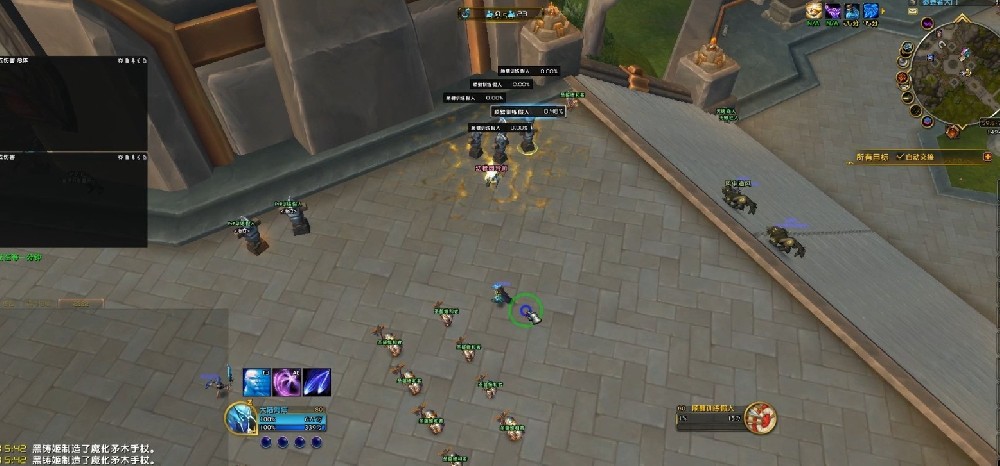Toggle the auto-trade checkbox in objectives header
The width and height of the screenshot is (1000, 466).
coord(899,156)
